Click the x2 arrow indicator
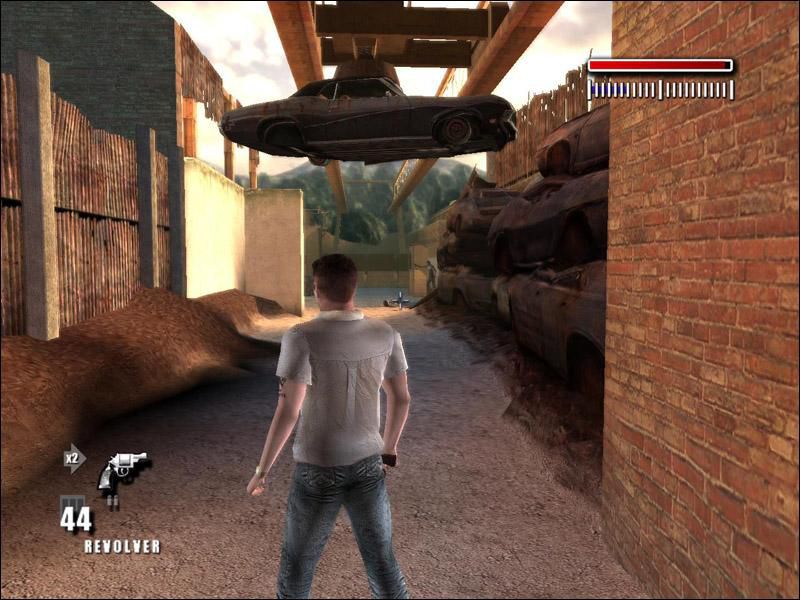Screen dimensions: 800x600 coord(74,458)
